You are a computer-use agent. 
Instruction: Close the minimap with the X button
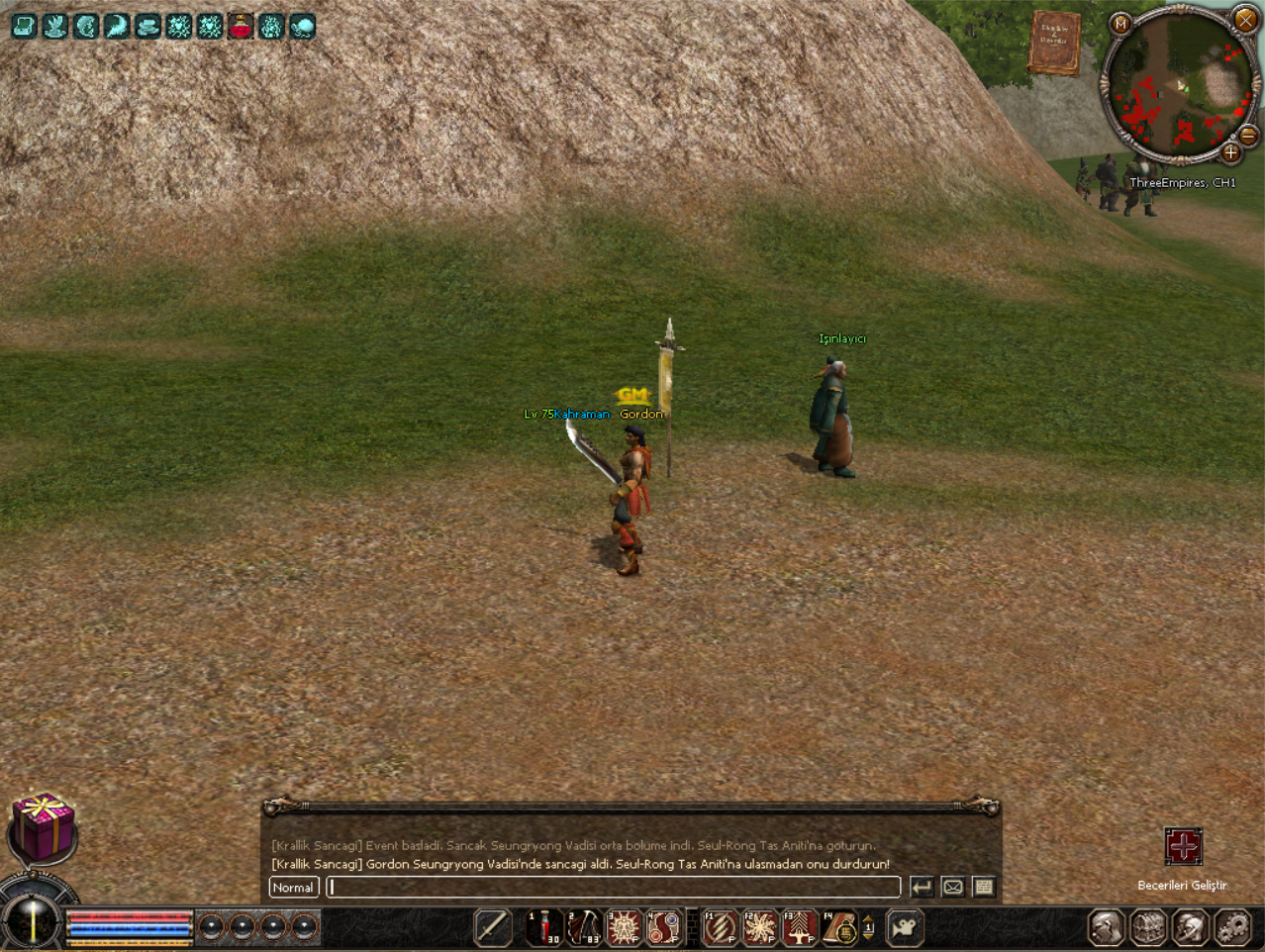1245,19
